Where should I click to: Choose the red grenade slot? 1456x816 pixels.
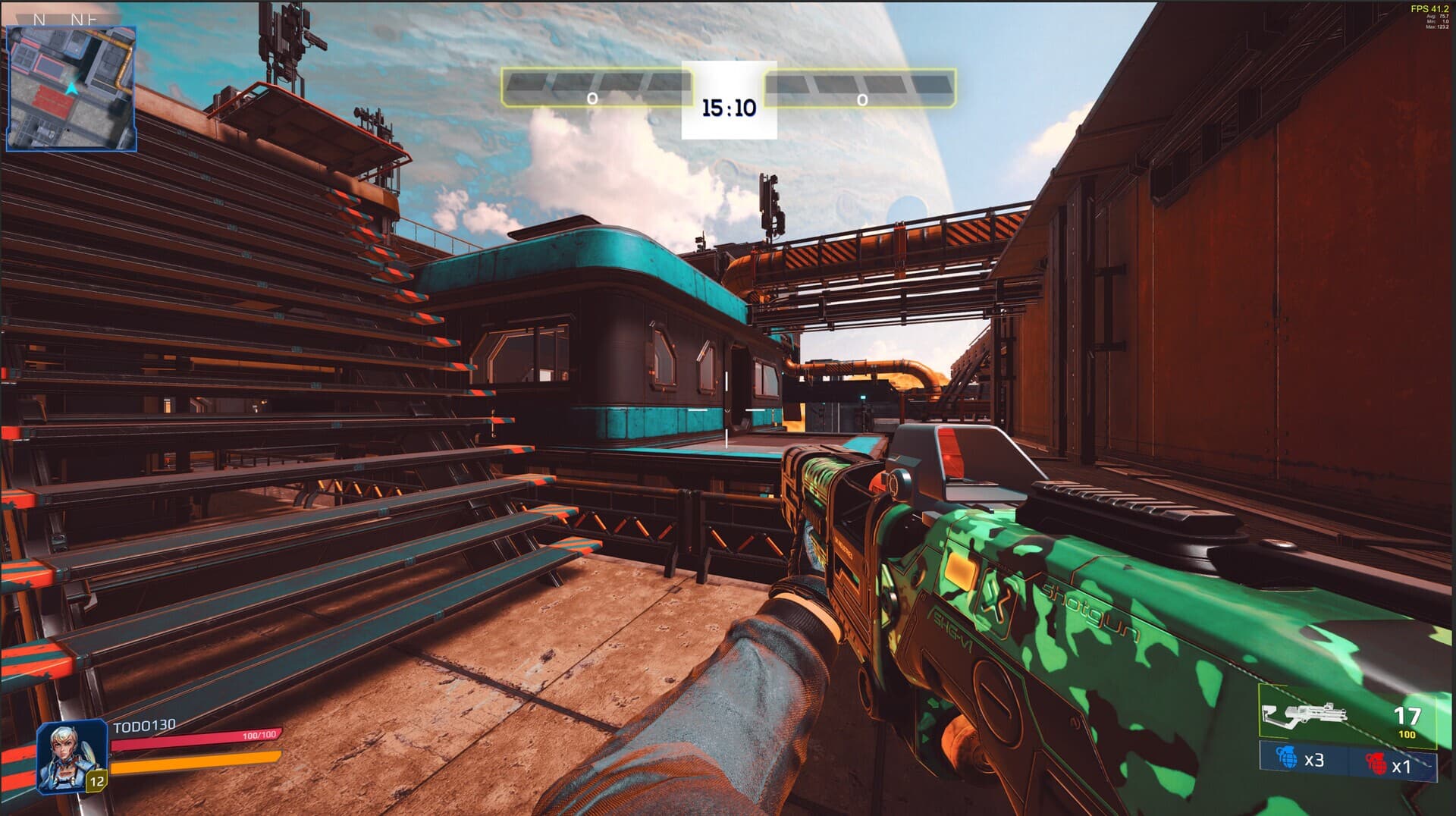tap(1389, 764)
